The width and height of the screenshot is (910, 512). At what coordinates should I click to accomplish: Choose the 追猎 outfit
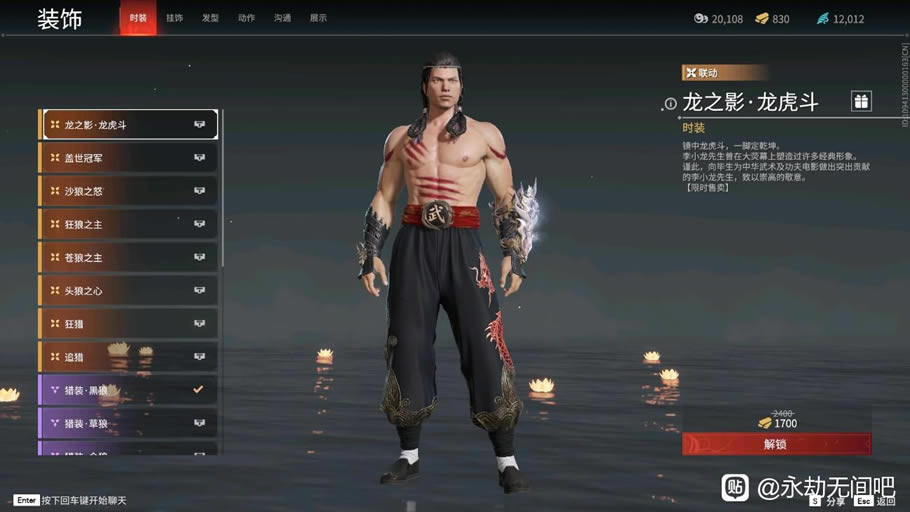pyautogui.click(x=130, y=356)
